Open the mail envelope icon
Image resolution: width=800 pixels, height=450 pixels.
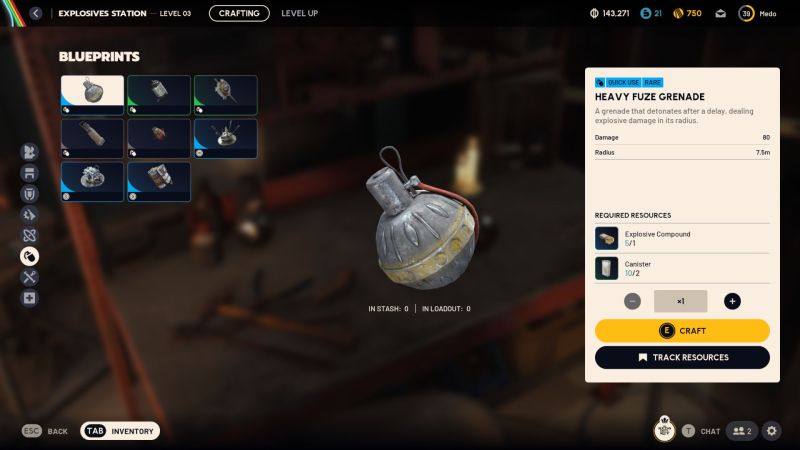pos(720,14)
